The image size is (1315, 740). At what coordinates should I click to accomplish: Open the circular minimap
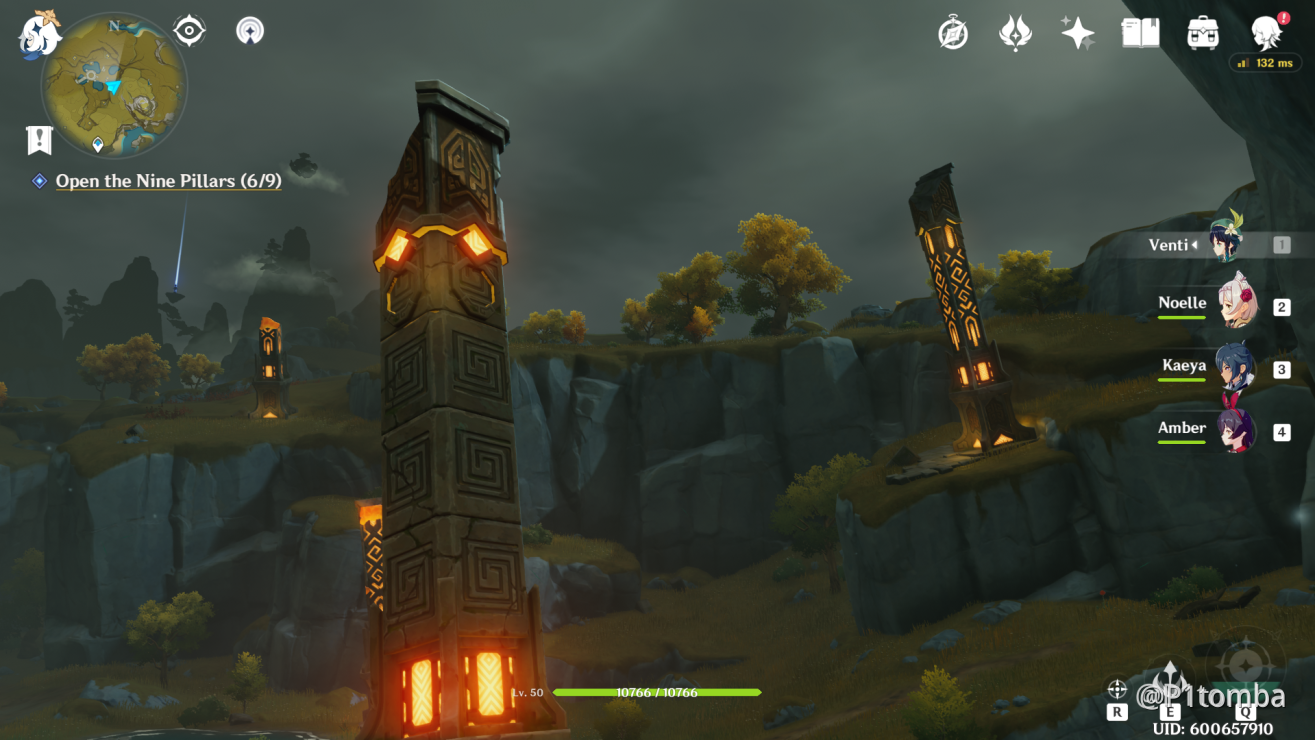pos(113,85)
